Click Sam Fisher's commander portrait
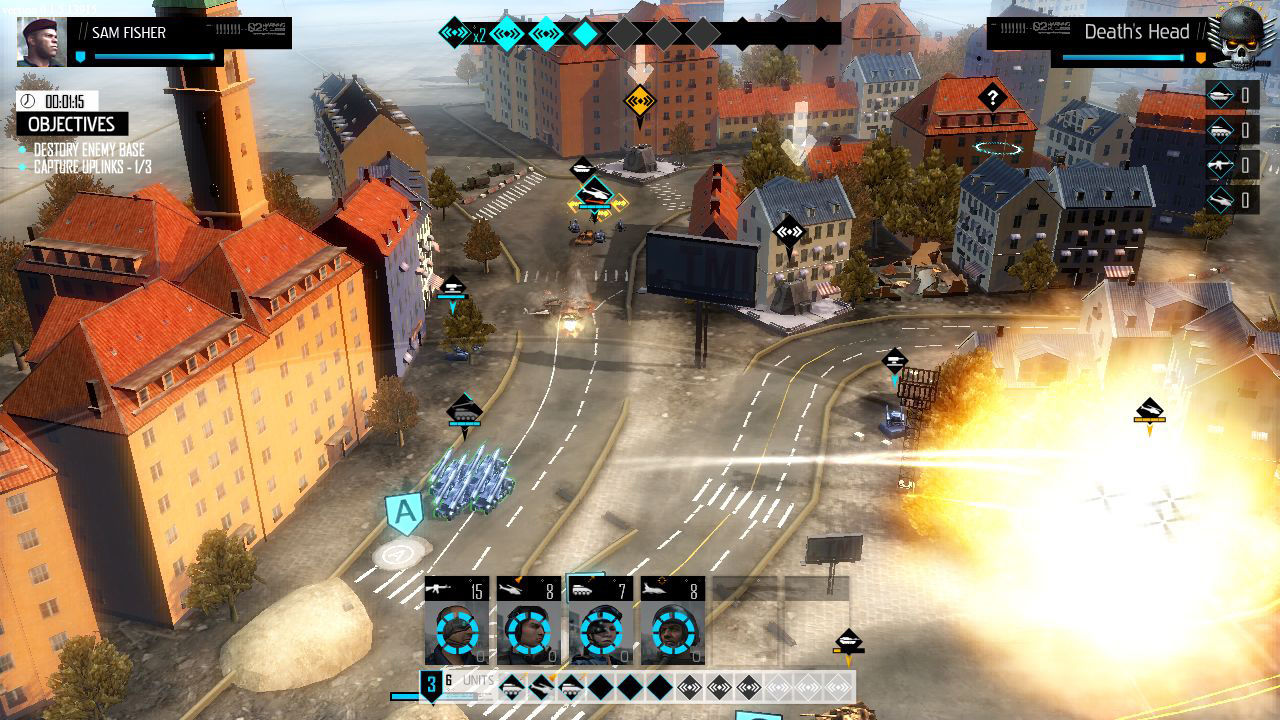Image resolution: width=1280 pixels, height=720 pixels. (x=42, y=41)
